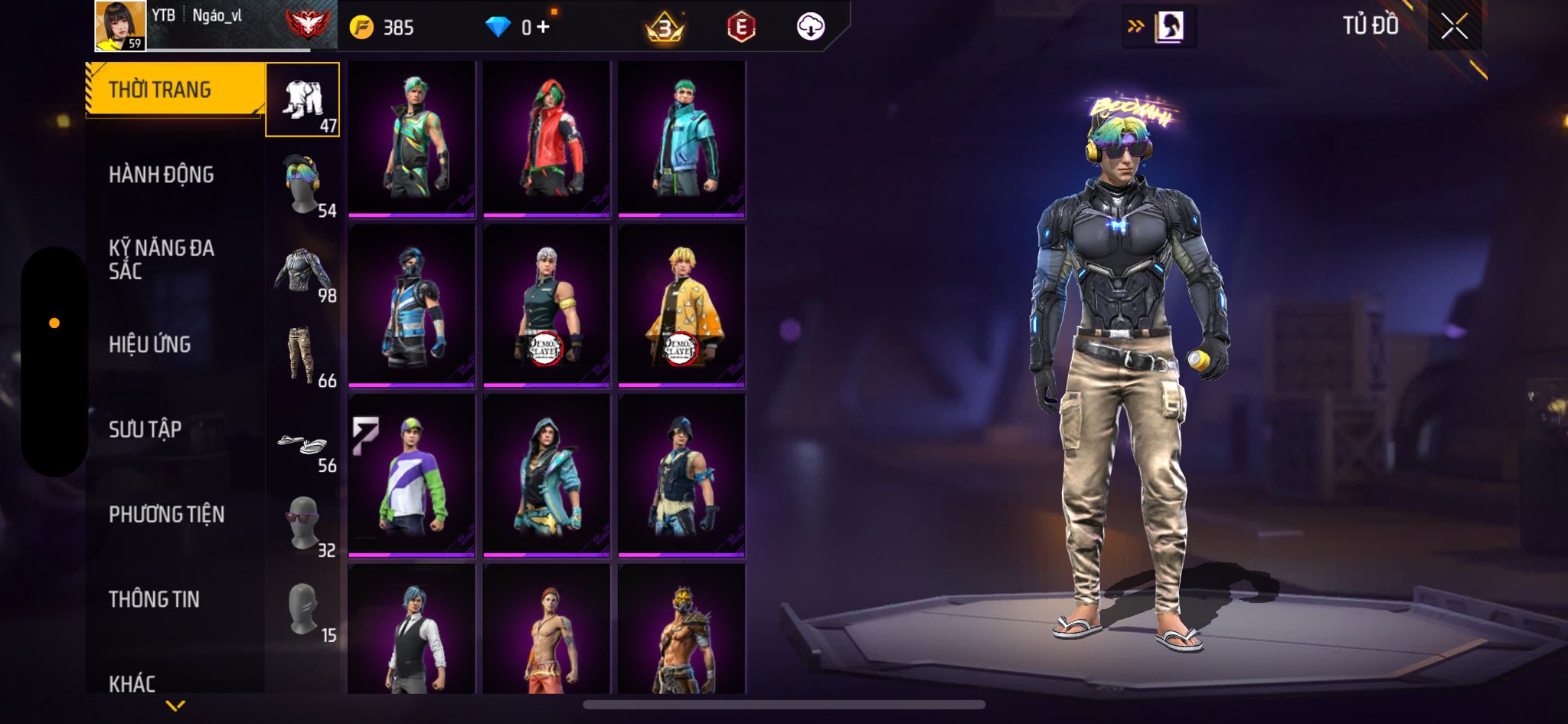Pick the yellow Demon Slayer haori outfit

681,306
